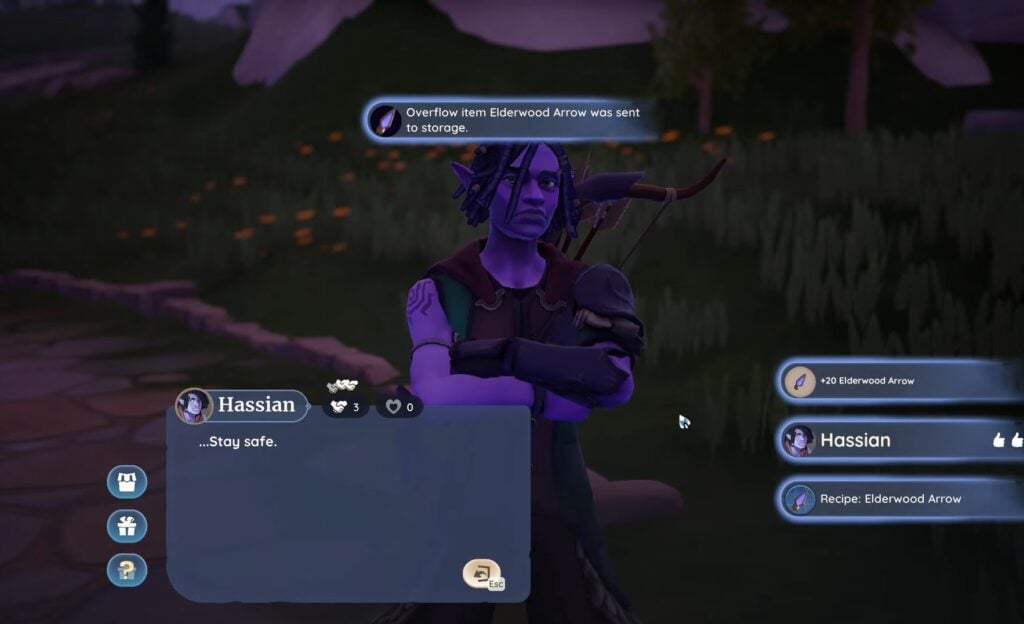
Task: Click the Hassian friendship notification
Action: click(900, 440)
